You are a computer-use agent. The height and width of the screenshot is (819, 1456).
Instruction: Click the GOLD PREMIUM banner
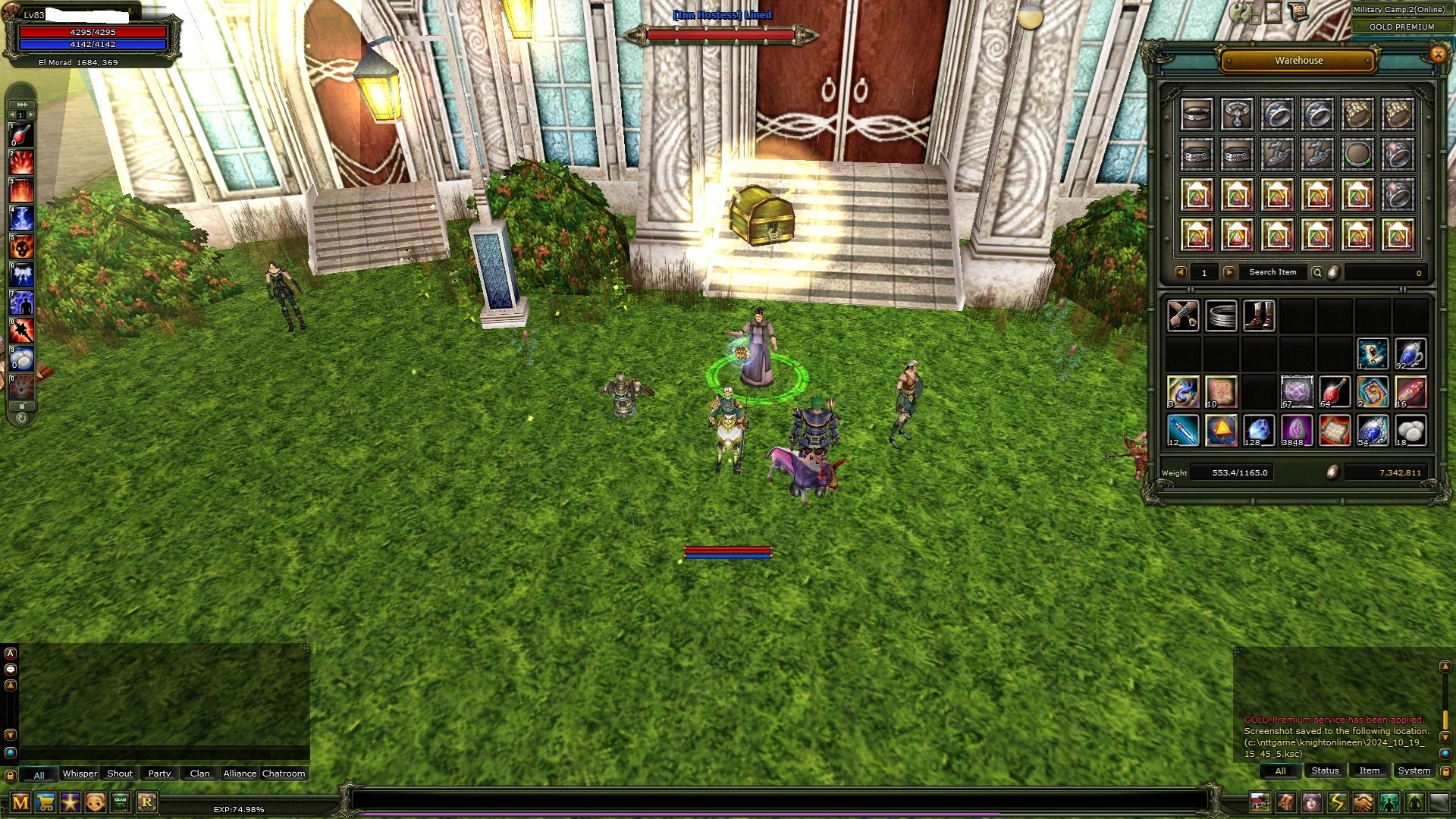[x=1401, y=27]
